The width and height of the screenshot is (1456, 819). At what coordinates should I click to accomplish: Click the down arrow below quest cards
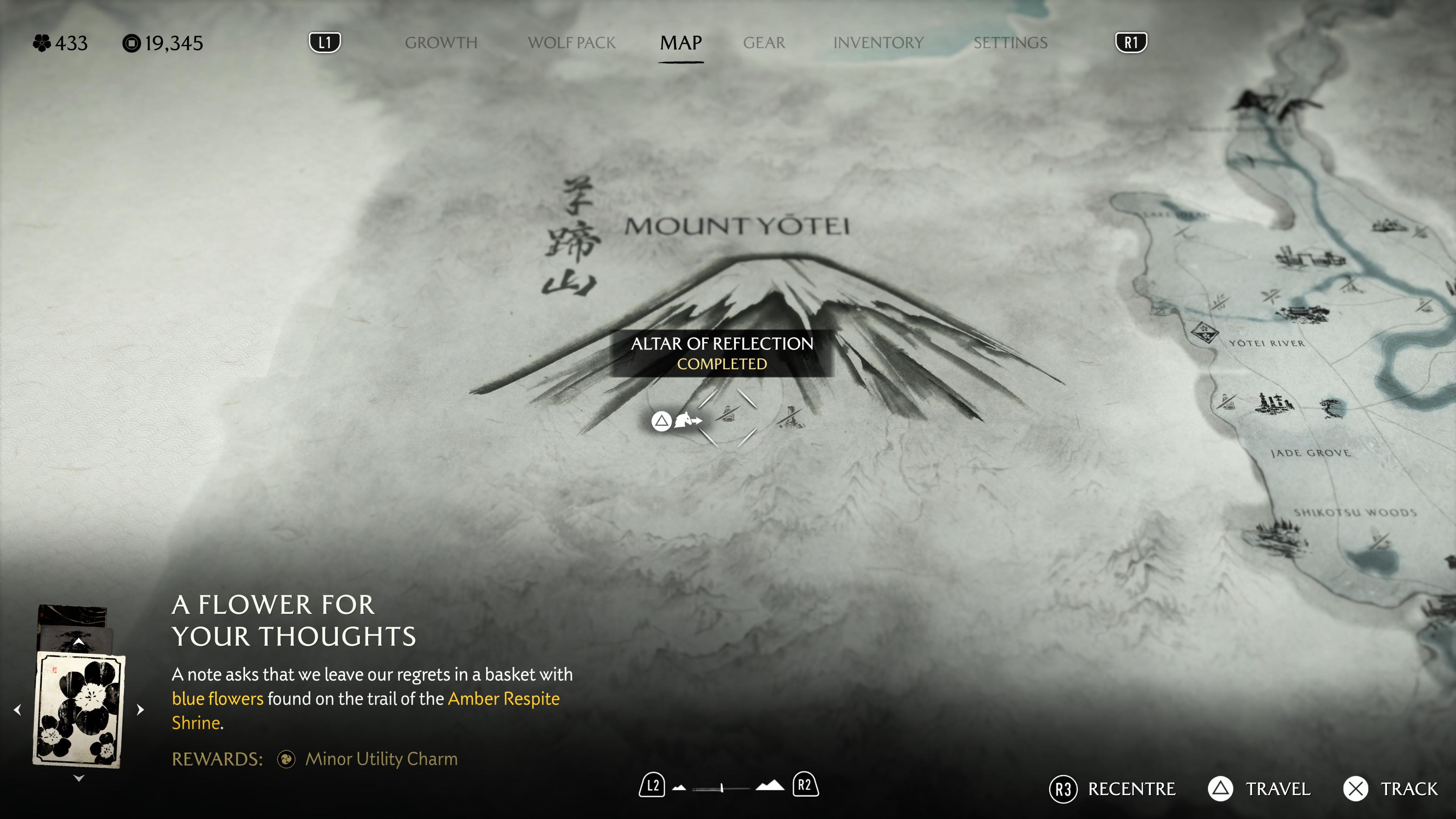tap(78, 778)
